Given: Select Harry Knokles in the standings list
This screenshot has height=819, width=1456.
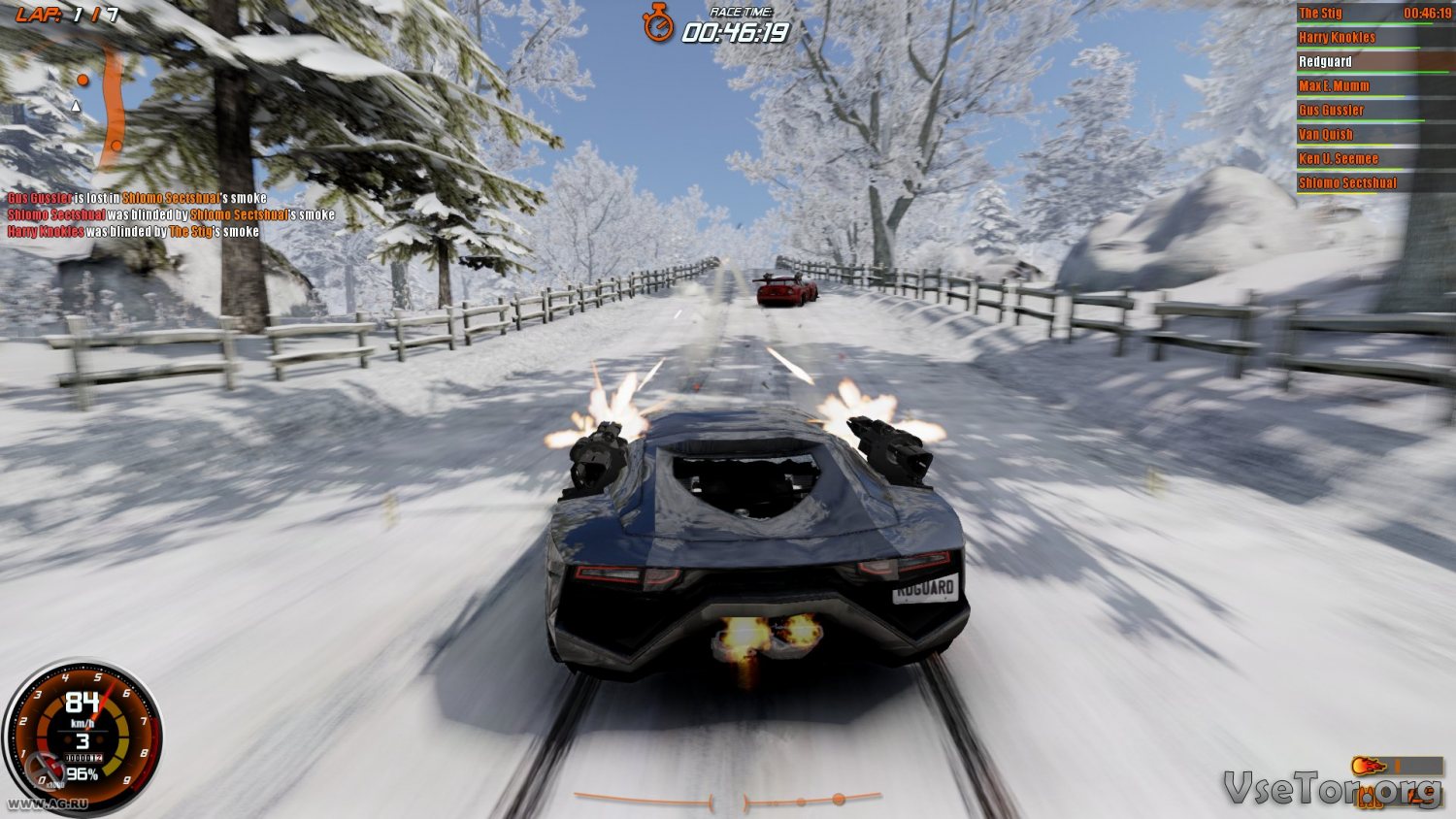Looking at the screenshot, I should (x=1337, y=38).
